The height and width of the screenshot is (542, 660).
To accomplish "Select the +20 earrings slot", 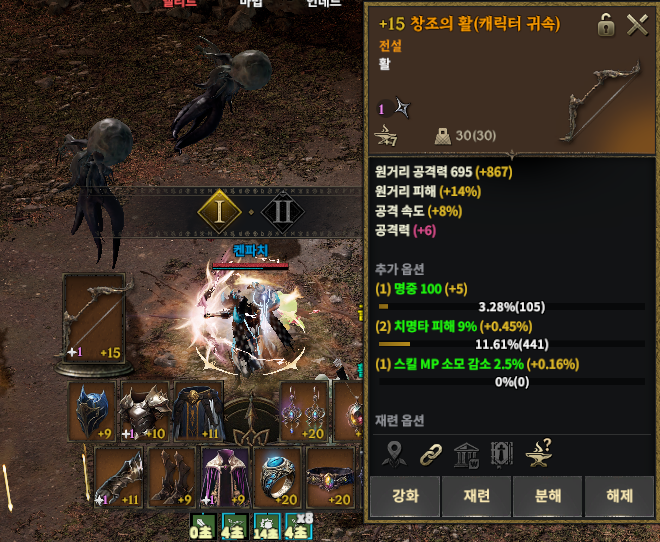I will coord(304,411).
